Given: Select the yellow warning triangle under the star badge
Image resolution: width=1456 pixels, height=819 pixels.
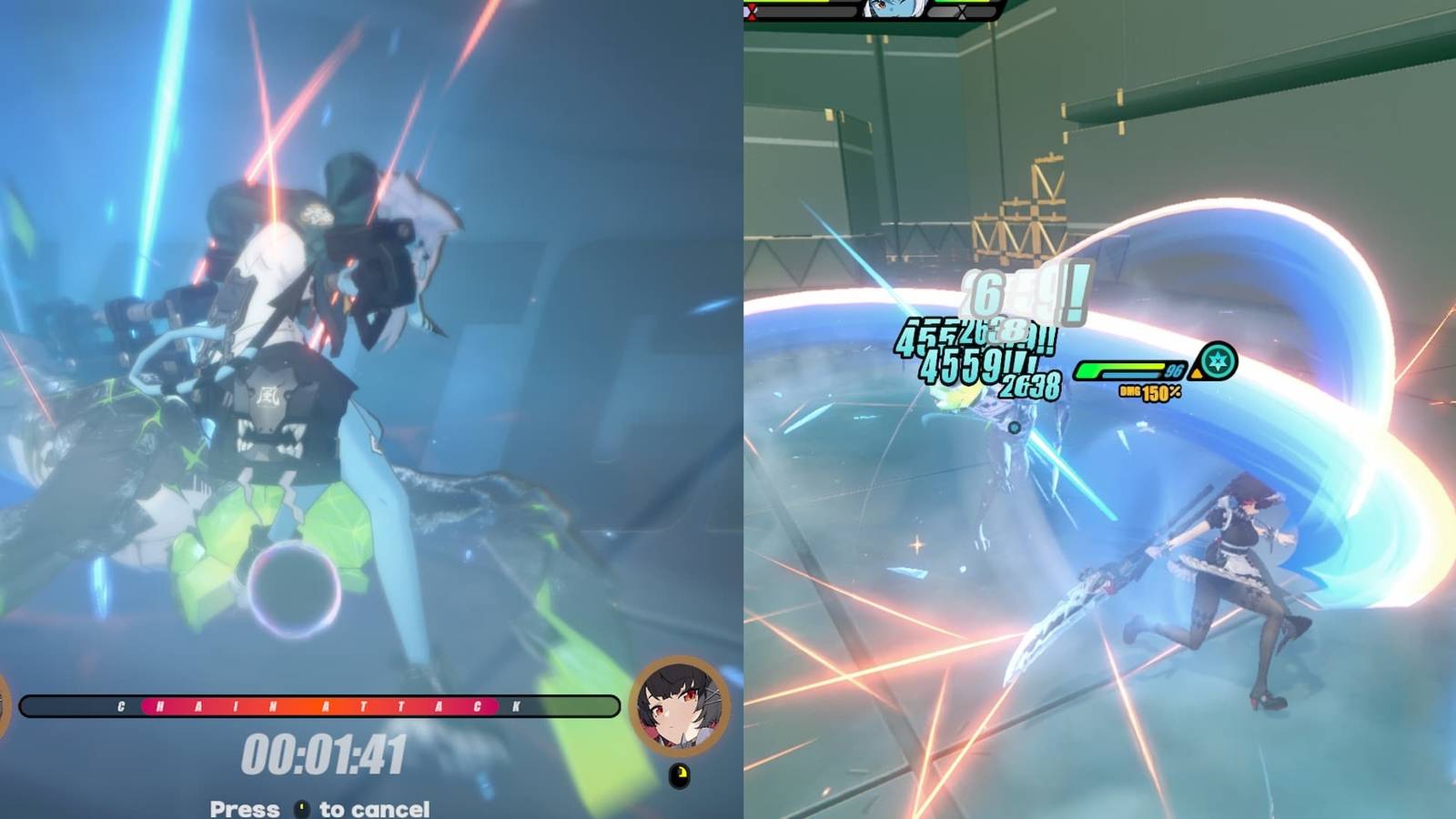Looking at the screenshot, I should click(1197, 374).
